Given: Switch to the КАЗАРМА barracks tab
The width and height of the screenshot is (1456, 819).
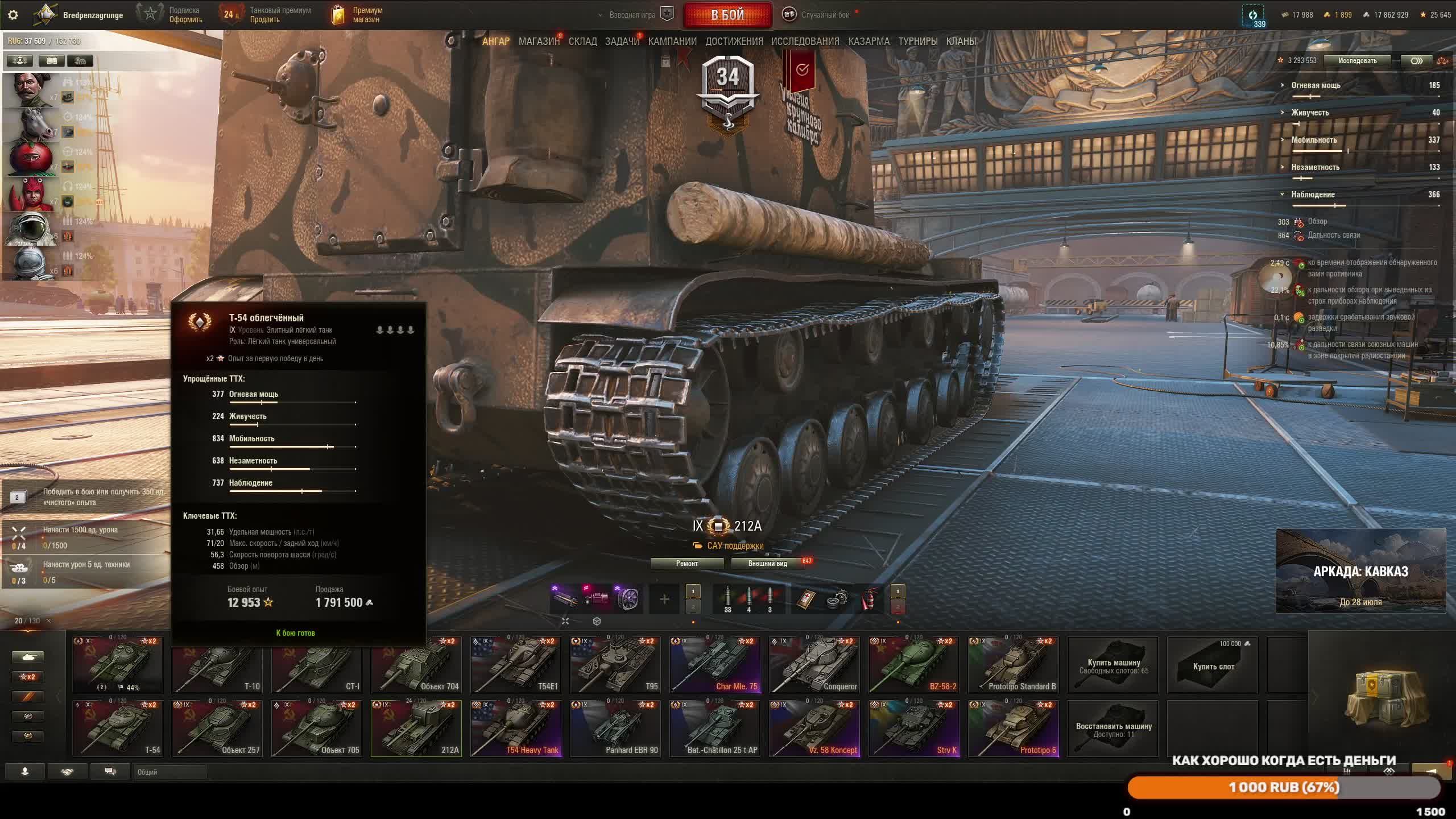Looking at the screenshot, I should [x=868, y=42].
